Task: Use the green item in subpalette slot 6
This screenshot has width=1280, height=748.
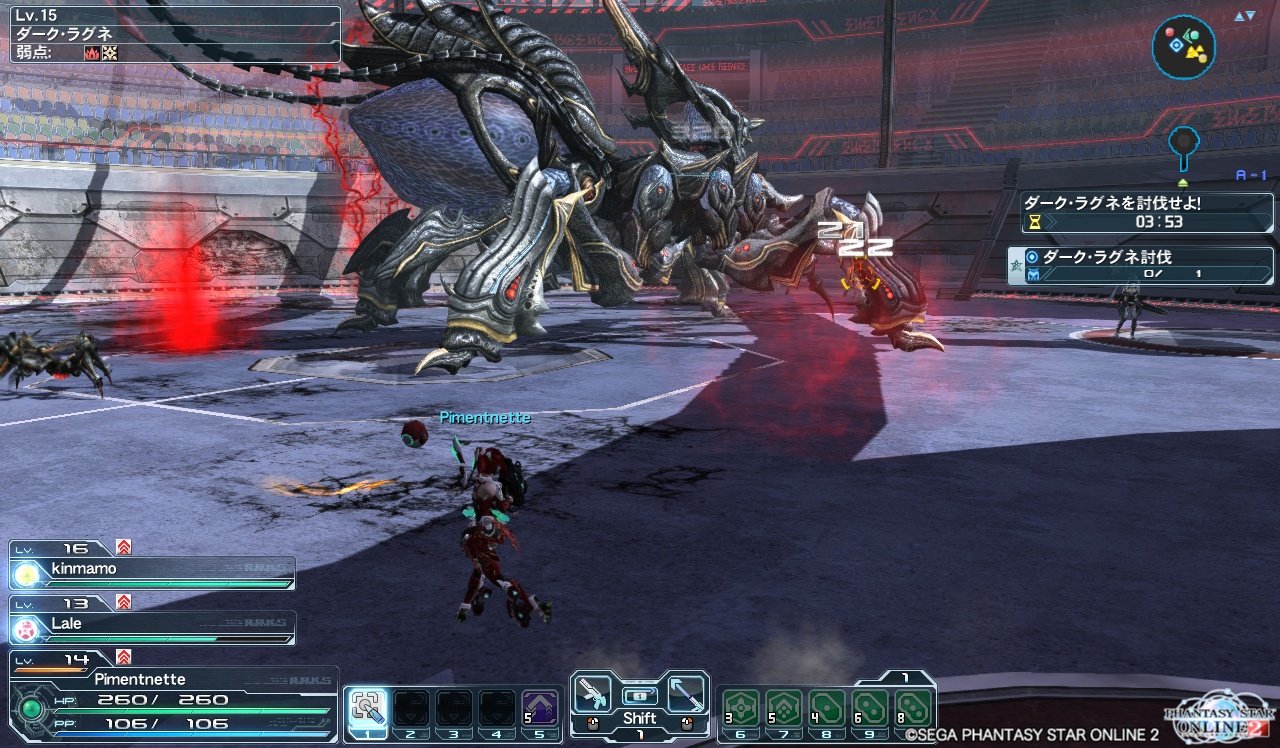Action: (742, 709)
